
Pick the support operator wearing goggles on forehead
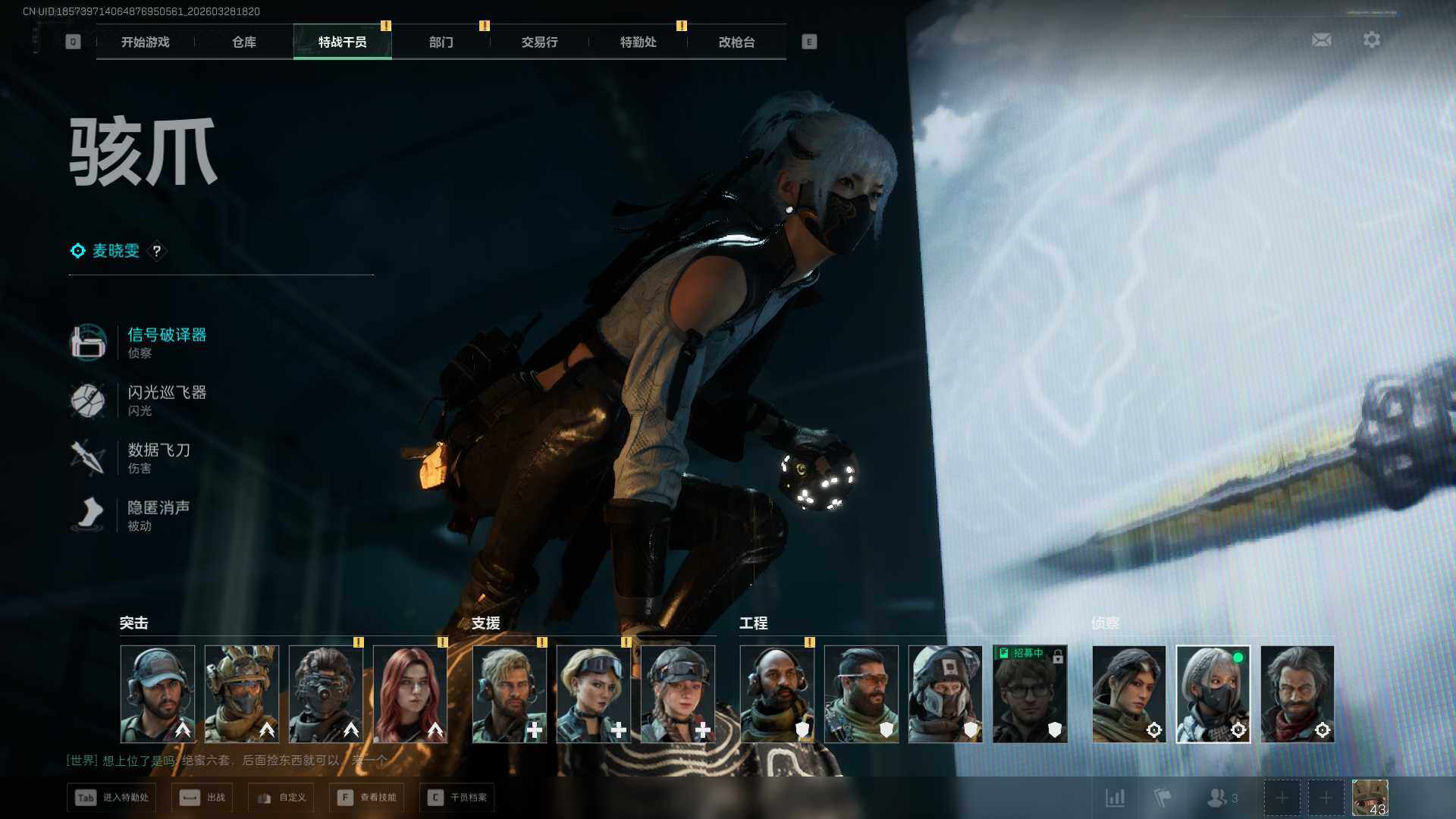coord(594,694)
